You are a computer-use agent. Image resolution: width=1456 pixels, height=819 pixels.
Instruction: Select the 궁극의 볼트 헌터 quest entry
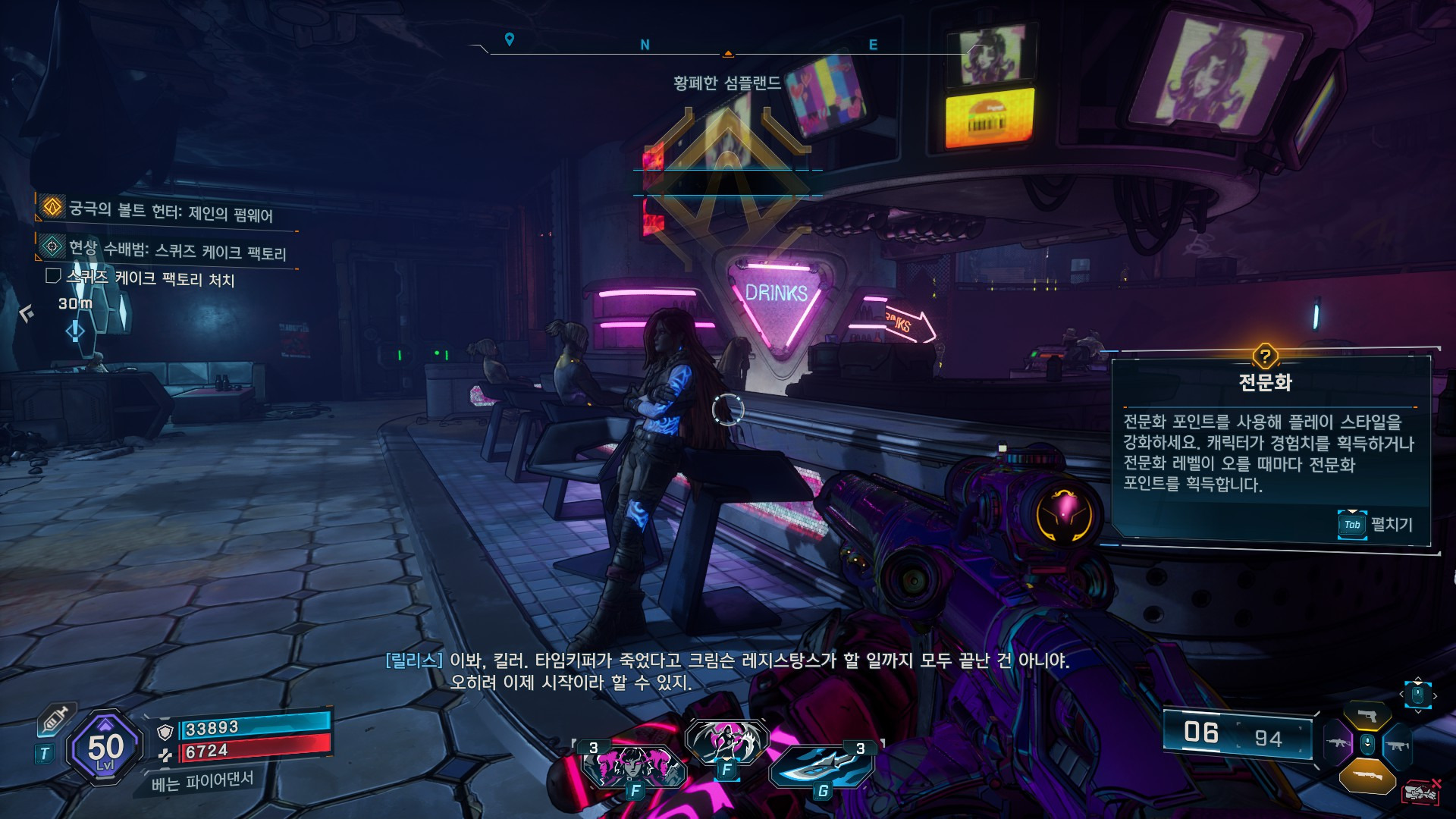pyautogui.click(x=170, y=210)
